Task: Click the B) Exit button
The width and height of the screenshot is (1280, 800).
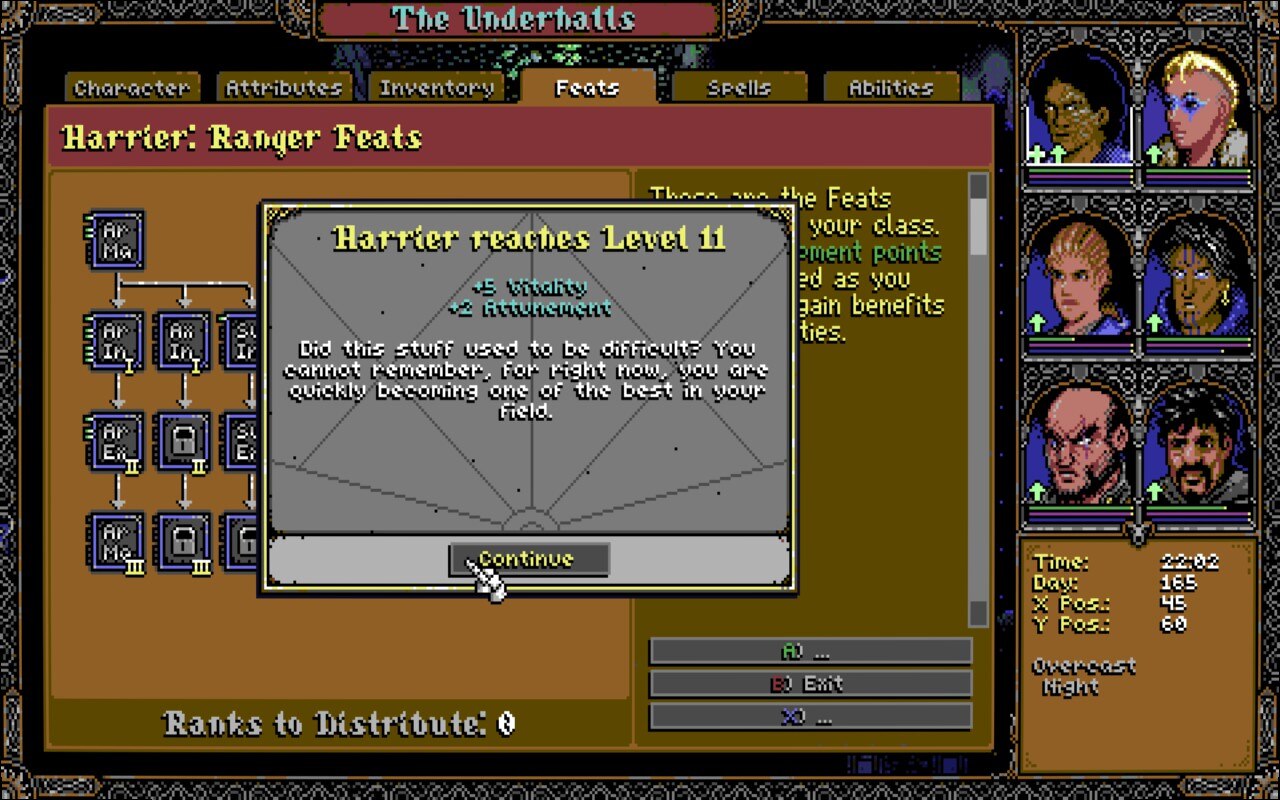Action: 812,684
